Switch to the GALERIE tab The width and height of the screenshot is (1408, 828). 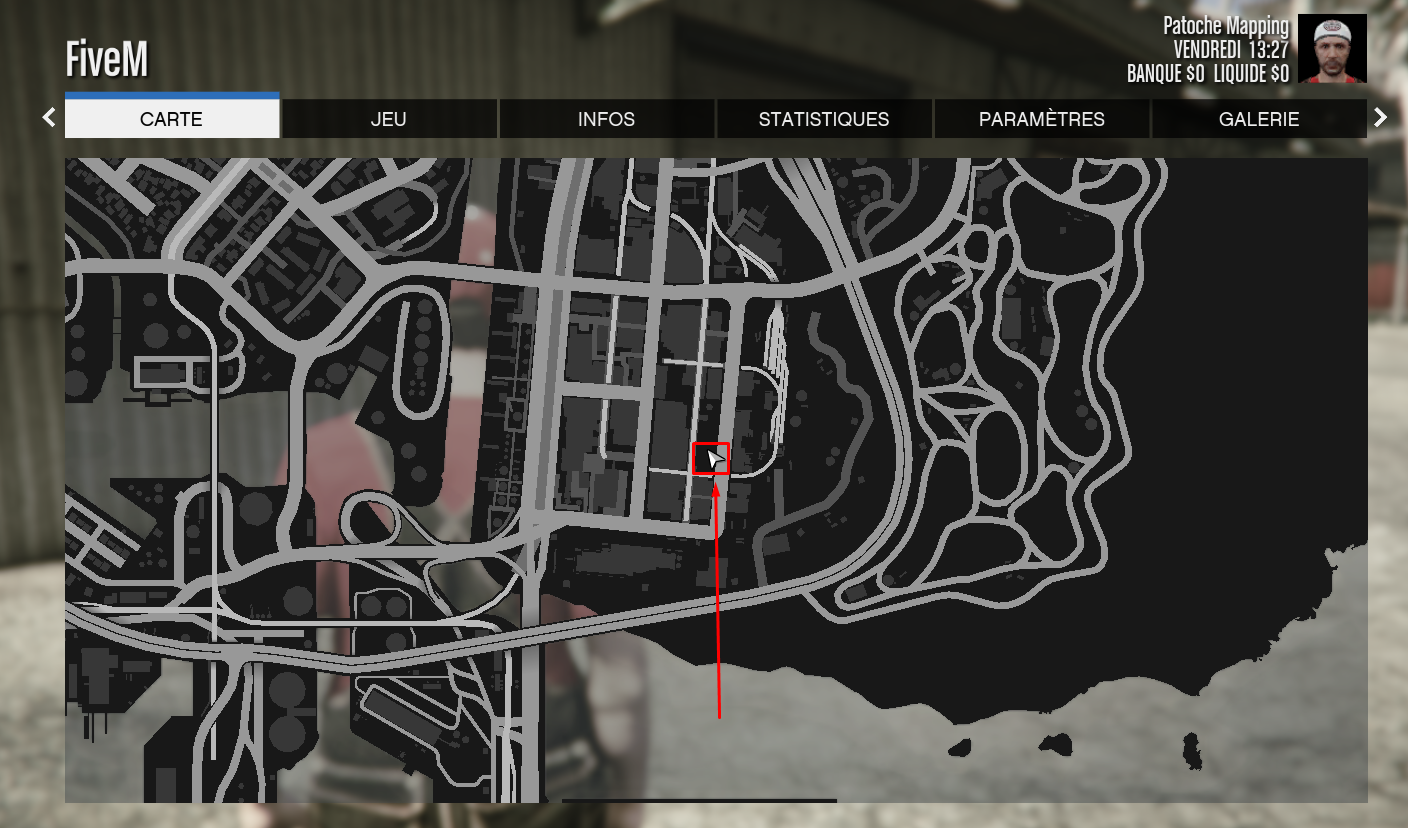[x=1259, y=118]
